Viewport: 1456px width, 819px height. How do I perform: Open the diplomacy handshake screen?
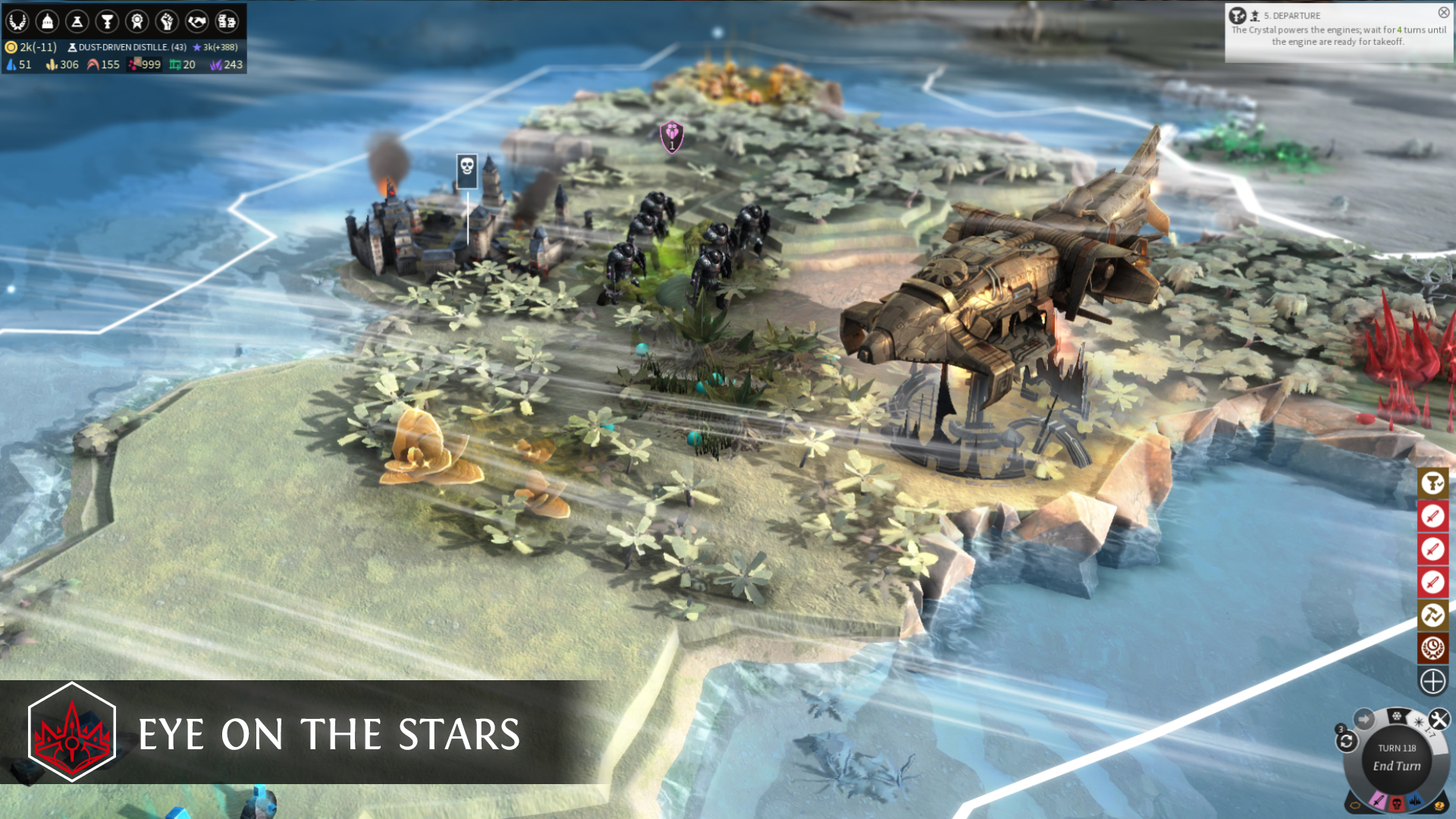pos(197,21)
